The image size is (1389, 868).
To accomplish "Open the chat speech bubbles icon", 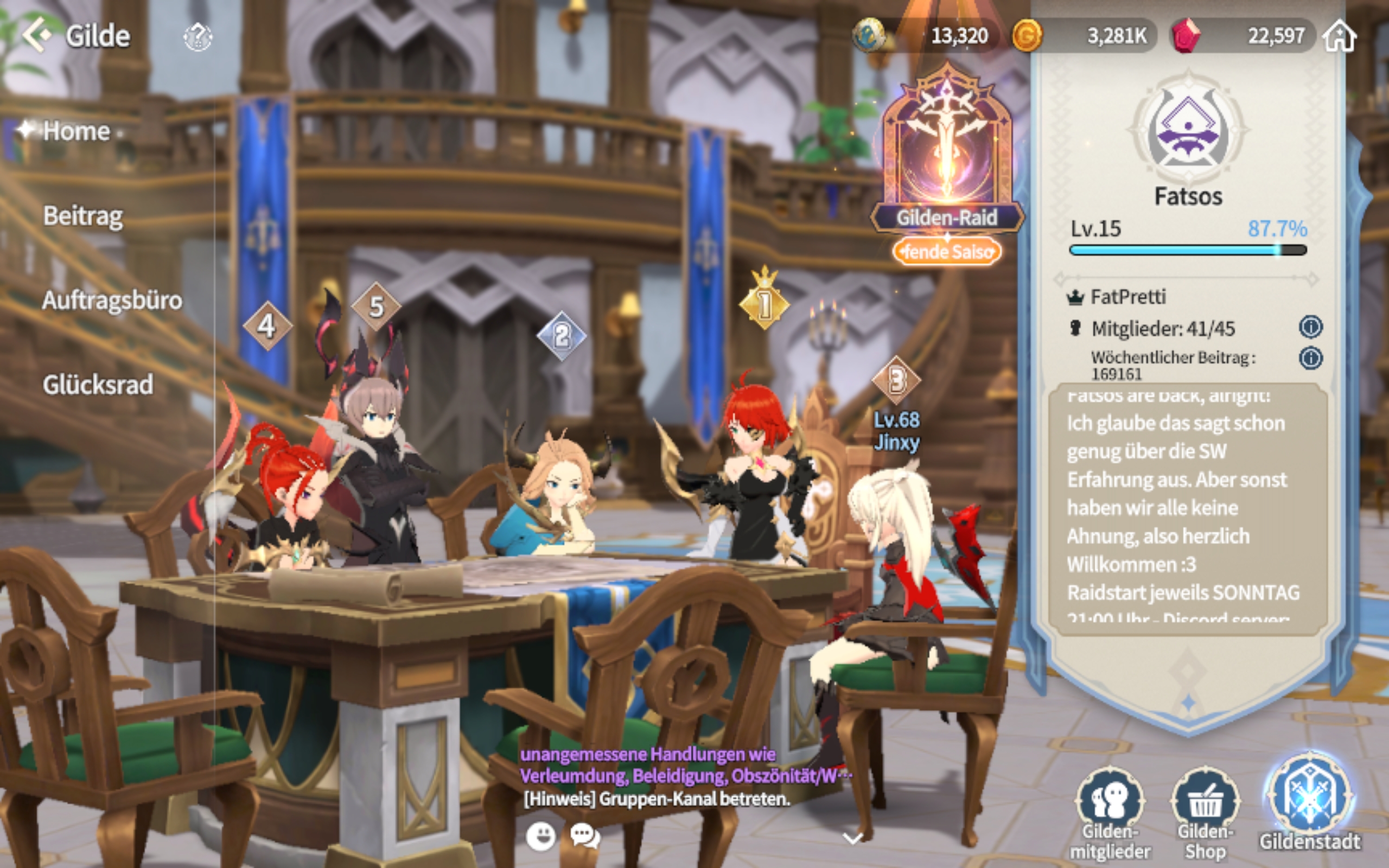I will pos(585,836).
